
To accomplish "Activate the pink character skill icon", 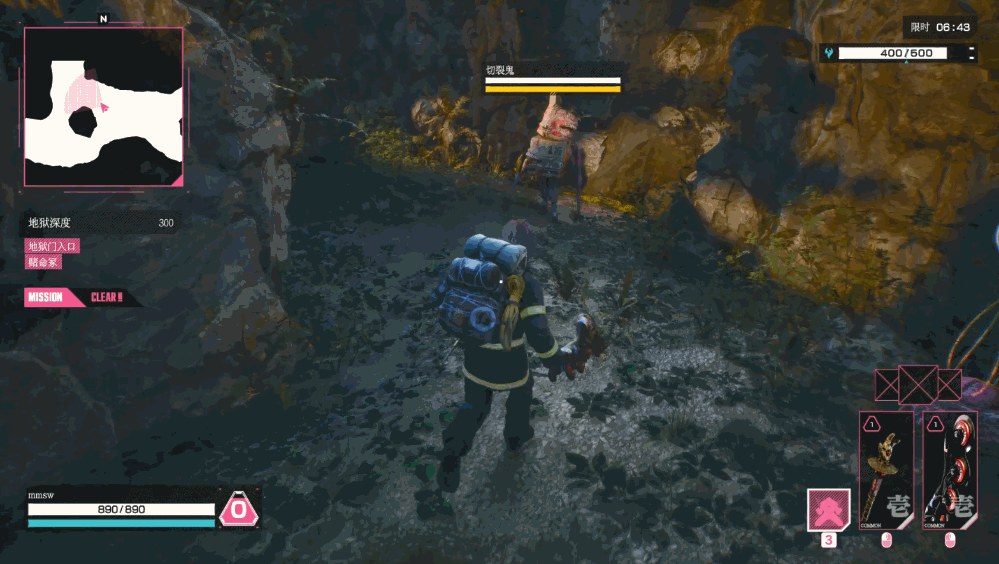I will click(x=829, y=509).
